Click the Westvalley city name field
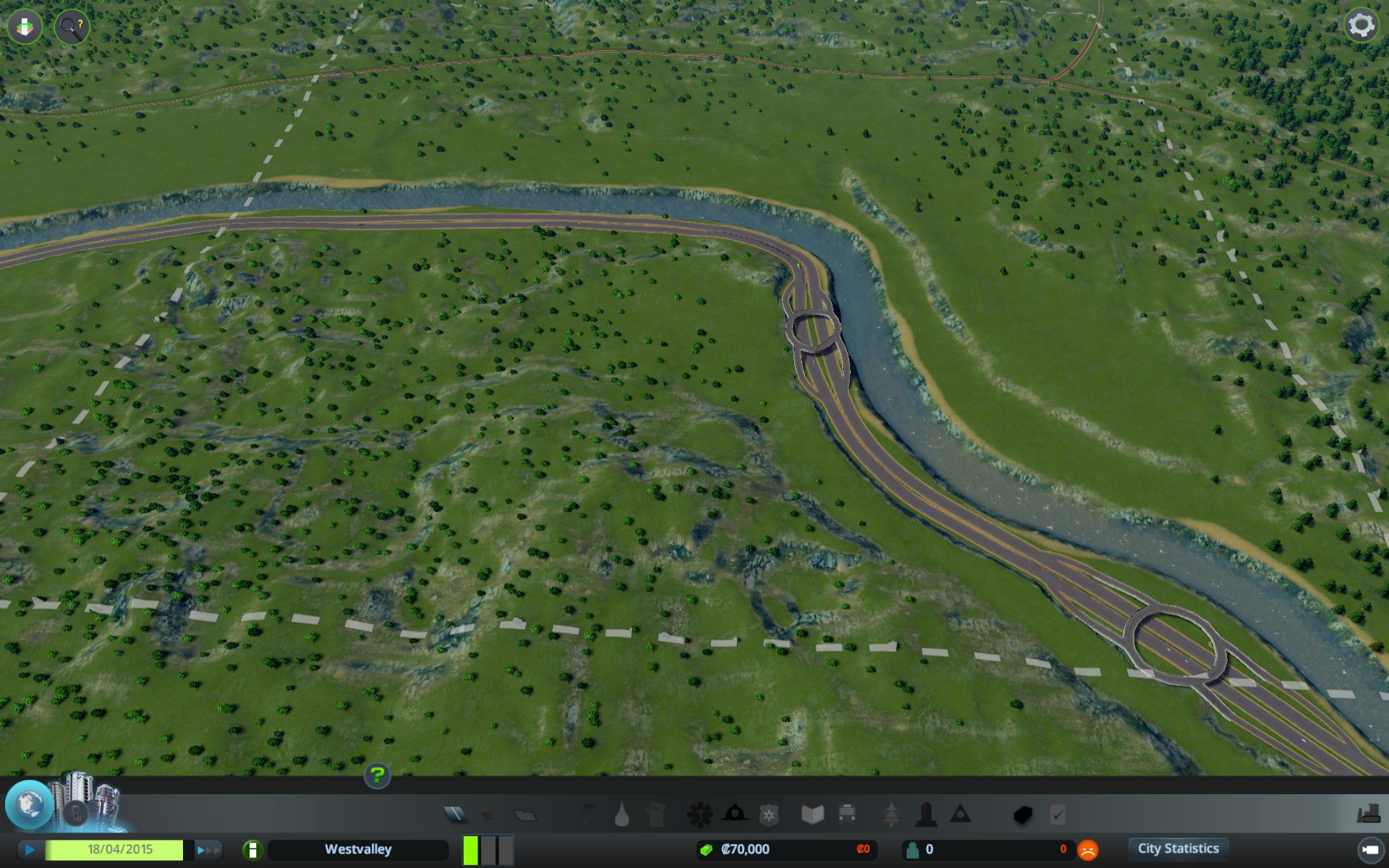This screenshot has width=1389, height=868. (358, 850)
